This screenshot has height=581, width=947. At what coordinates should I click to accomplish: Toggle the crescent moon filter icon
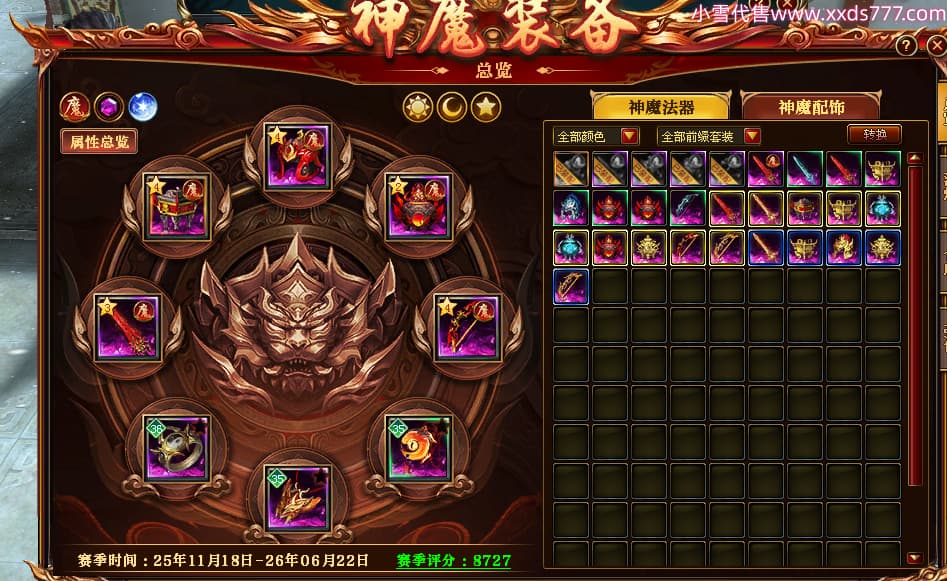tap(452, 107)
